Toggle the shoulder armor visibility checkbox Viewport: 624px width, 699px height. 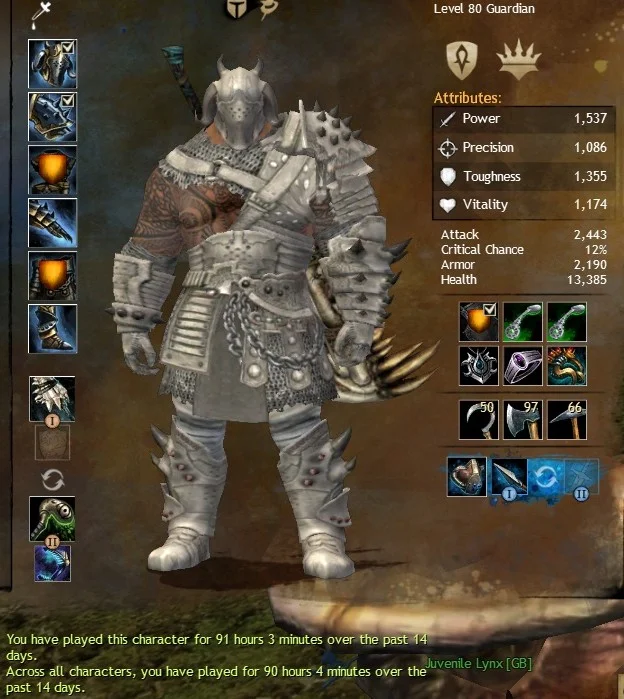click(69, 100)
